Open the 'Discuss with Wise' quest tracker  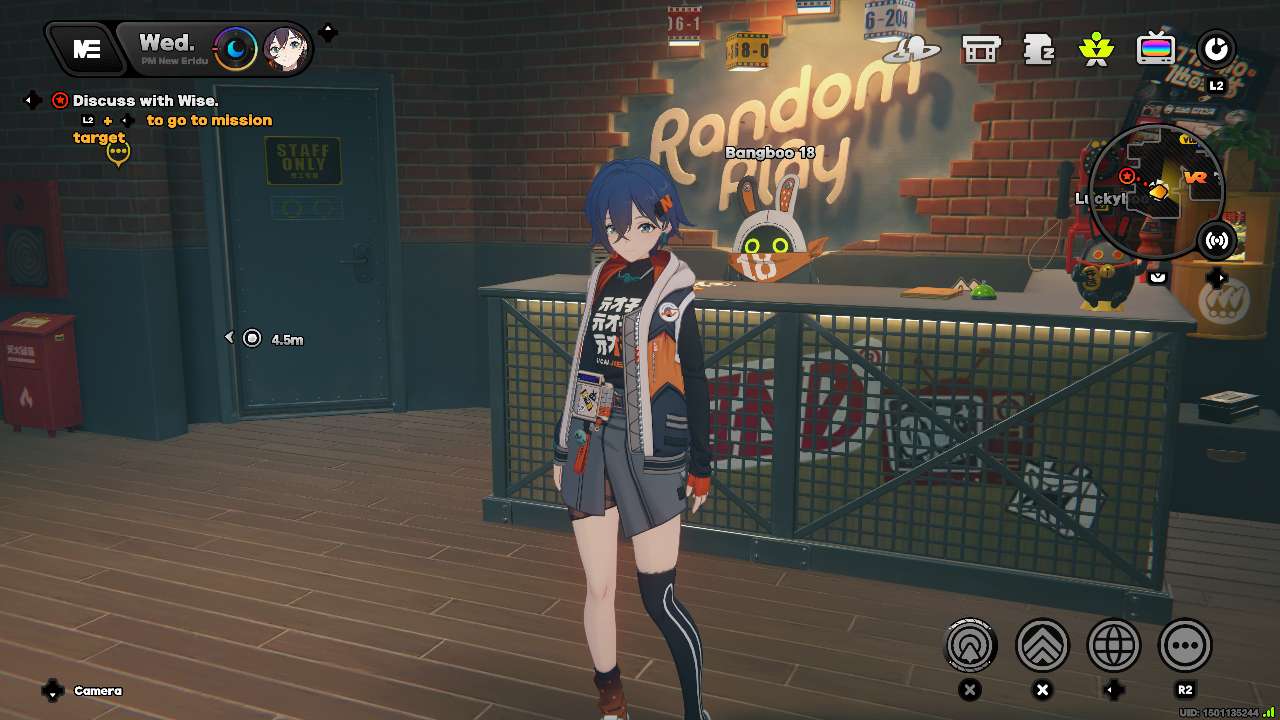pyautogui.click(x=145, y=100)
